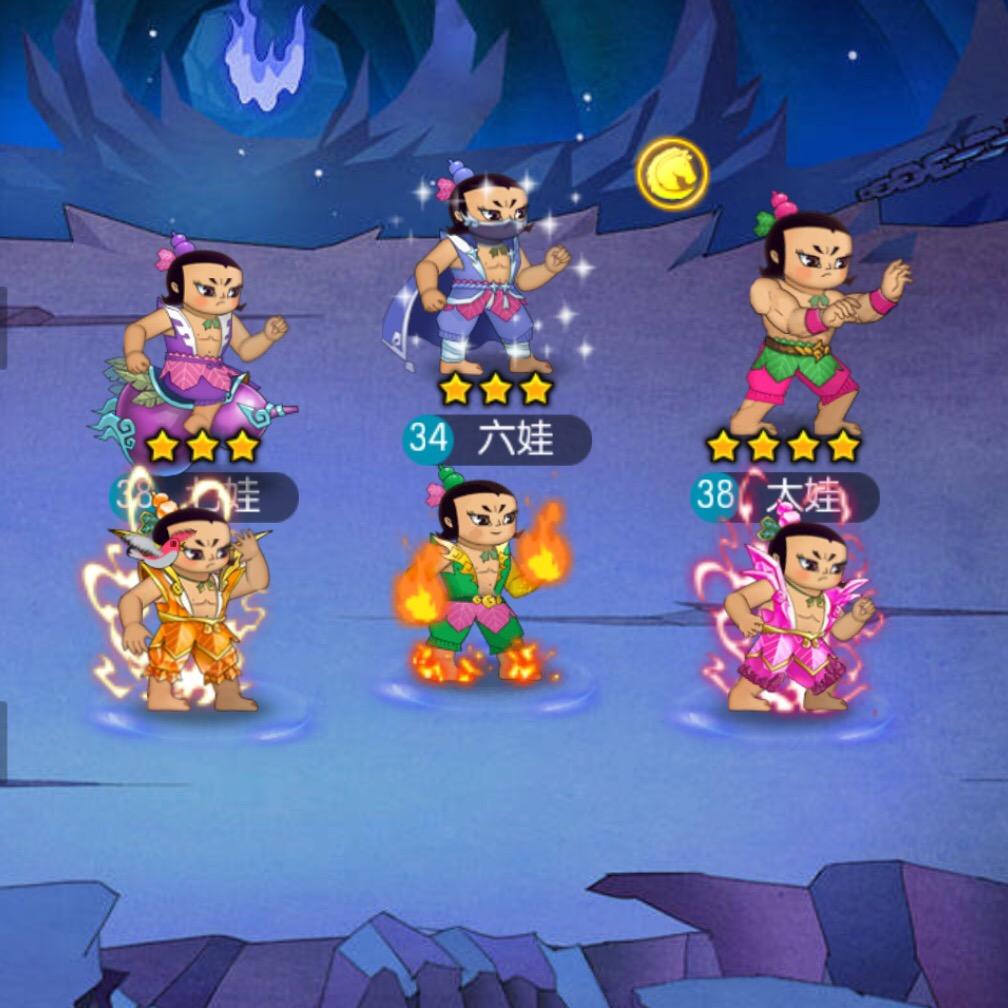This screenshot has height=1008, width=1008.
Task: Pick the four-star muscular 大娃 hero
Action: pyautogui.click(x=812, y=320)
